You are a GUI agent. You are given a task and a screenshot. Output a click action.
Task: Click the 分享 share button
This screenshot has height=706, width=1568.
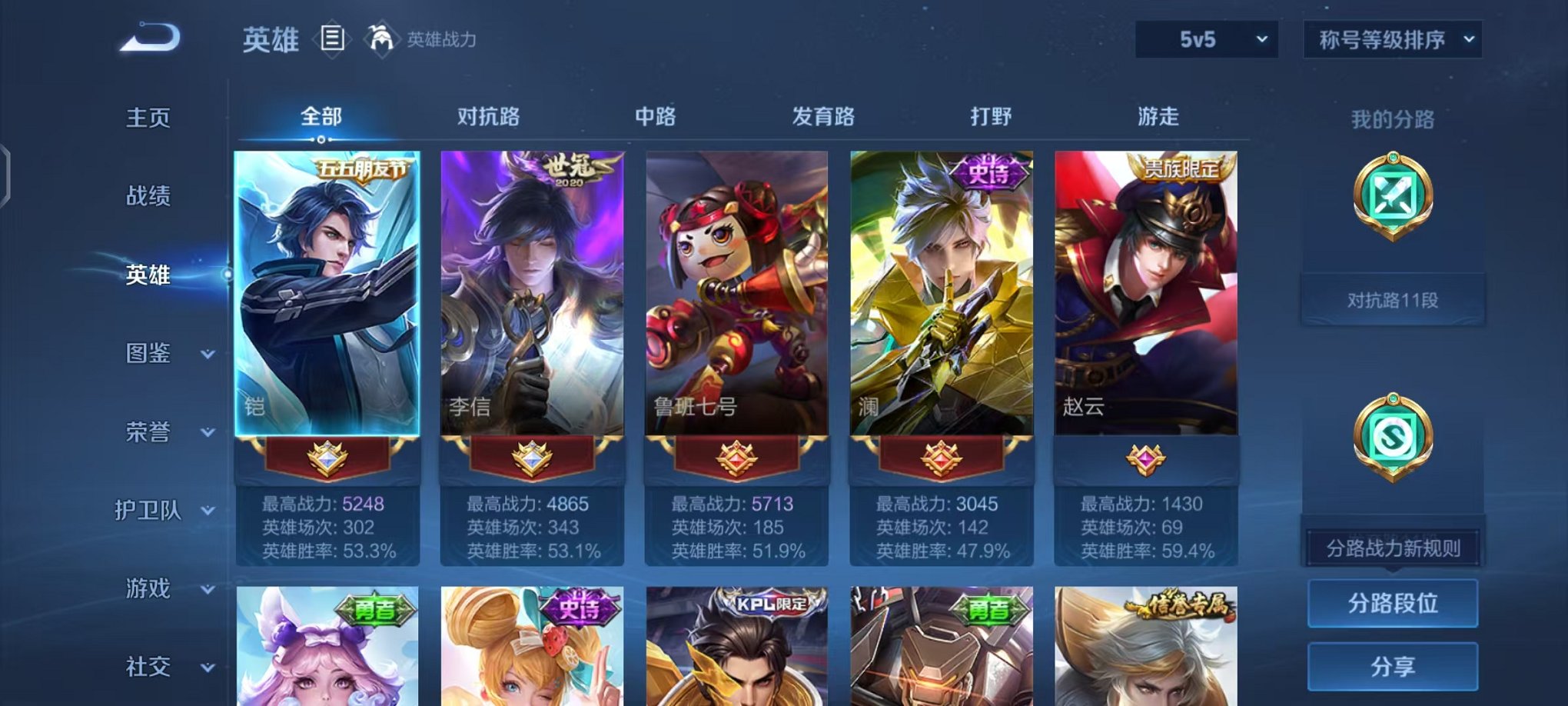[1393, 666]
